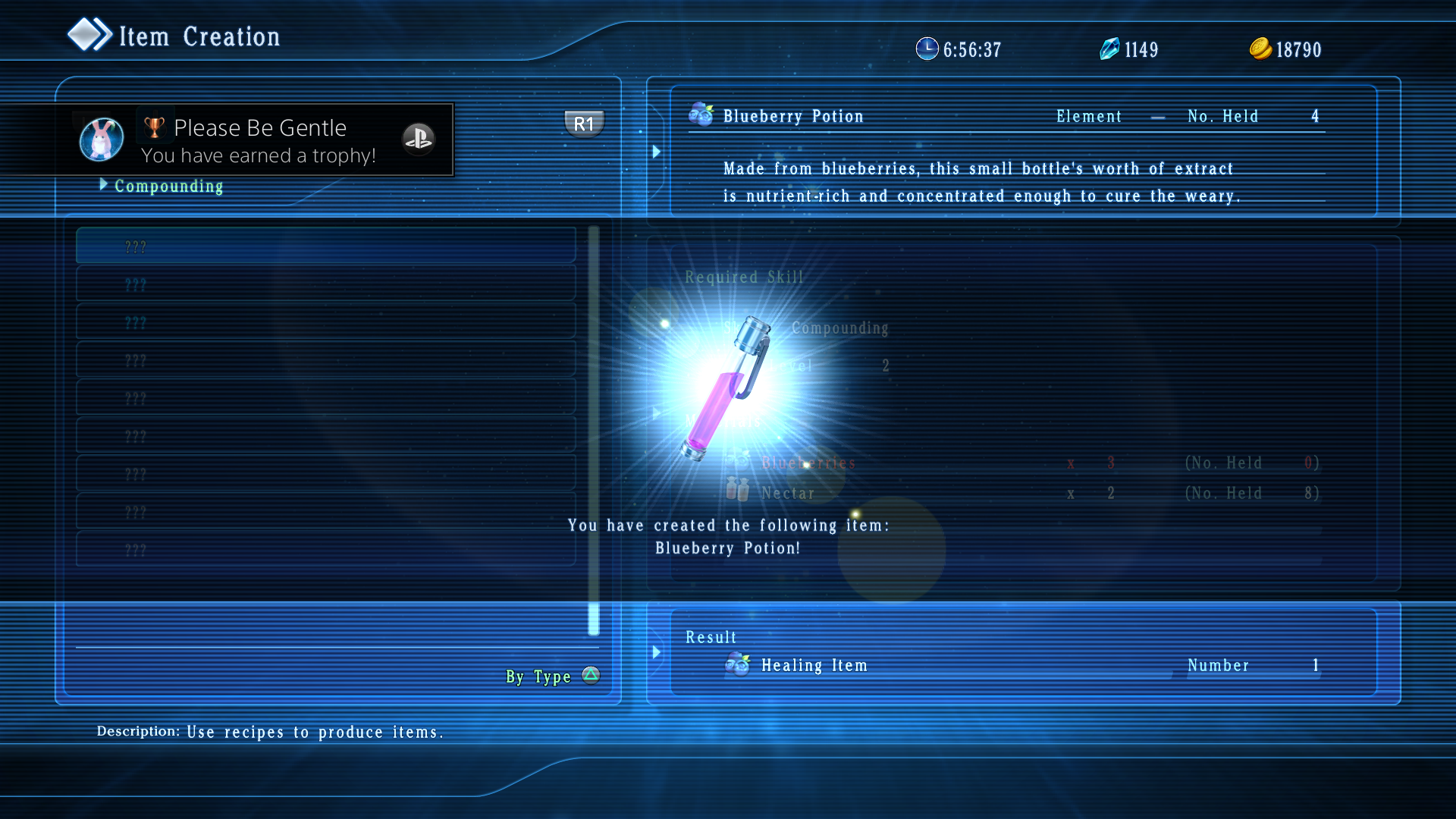Click the Healing Item result icon

click(736, 665)
